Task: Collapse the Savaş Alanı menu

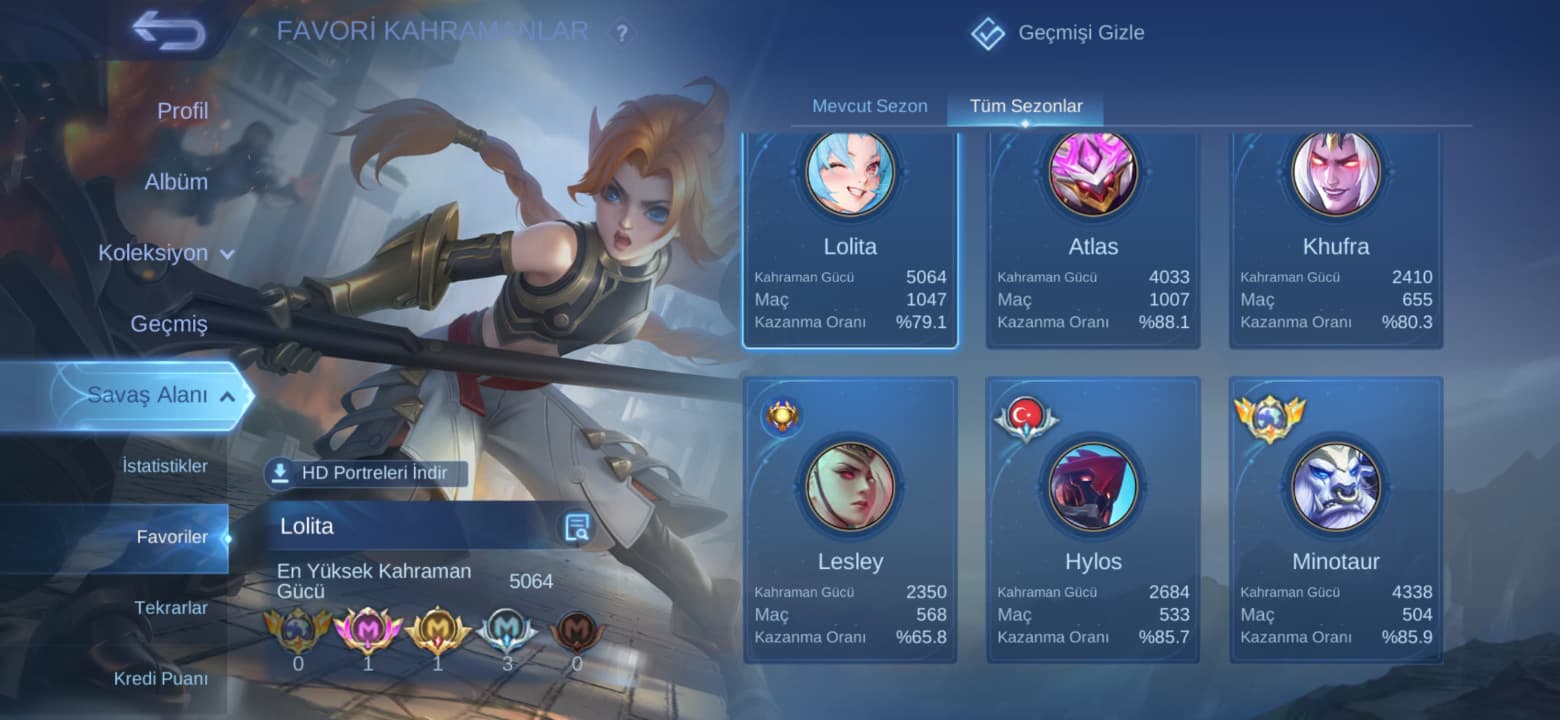Action: pyautogui.click(x=160, y=395)
